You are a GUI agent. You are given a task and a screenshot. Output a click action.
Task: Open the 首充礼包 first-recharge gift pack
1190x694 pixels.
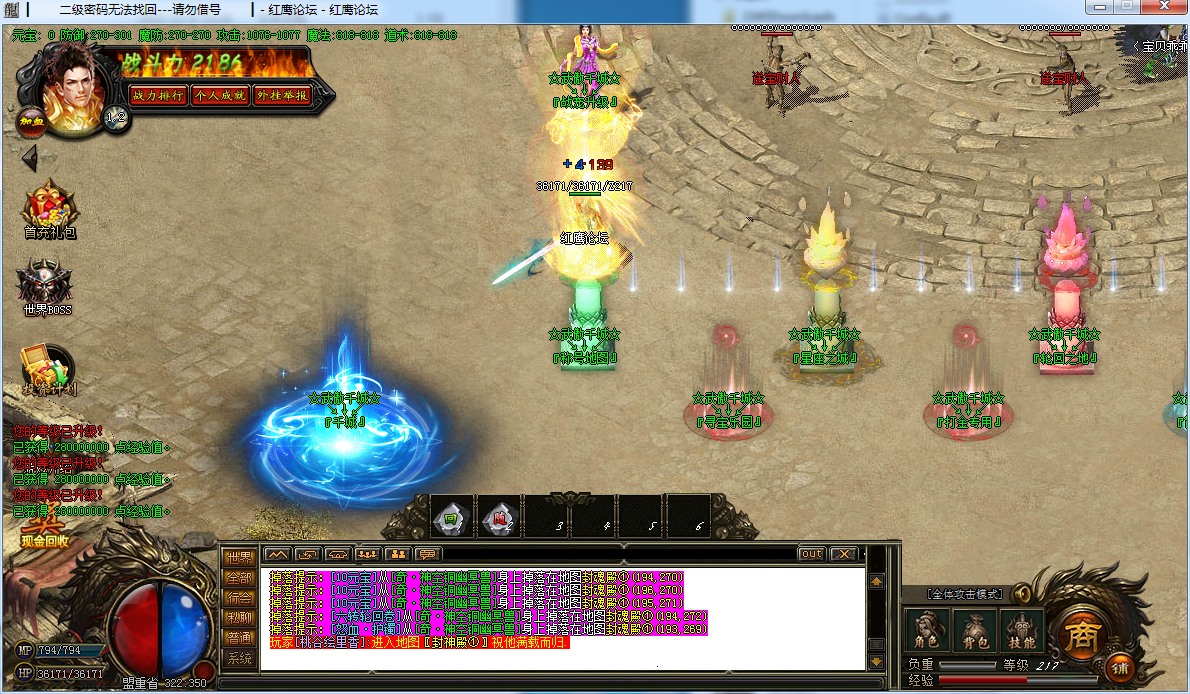[x=50, y=208]
